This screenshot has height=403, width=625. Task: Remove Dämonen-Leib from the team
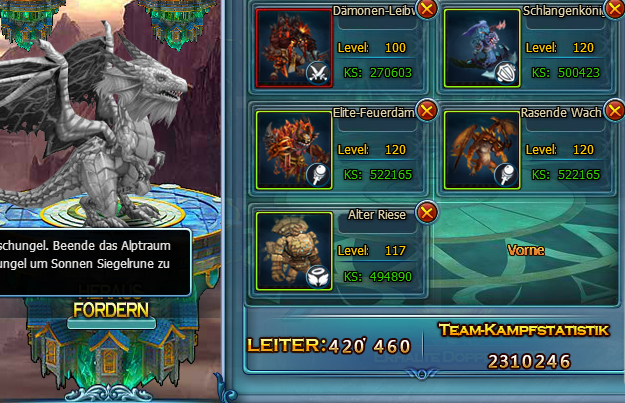pos(427,9)
